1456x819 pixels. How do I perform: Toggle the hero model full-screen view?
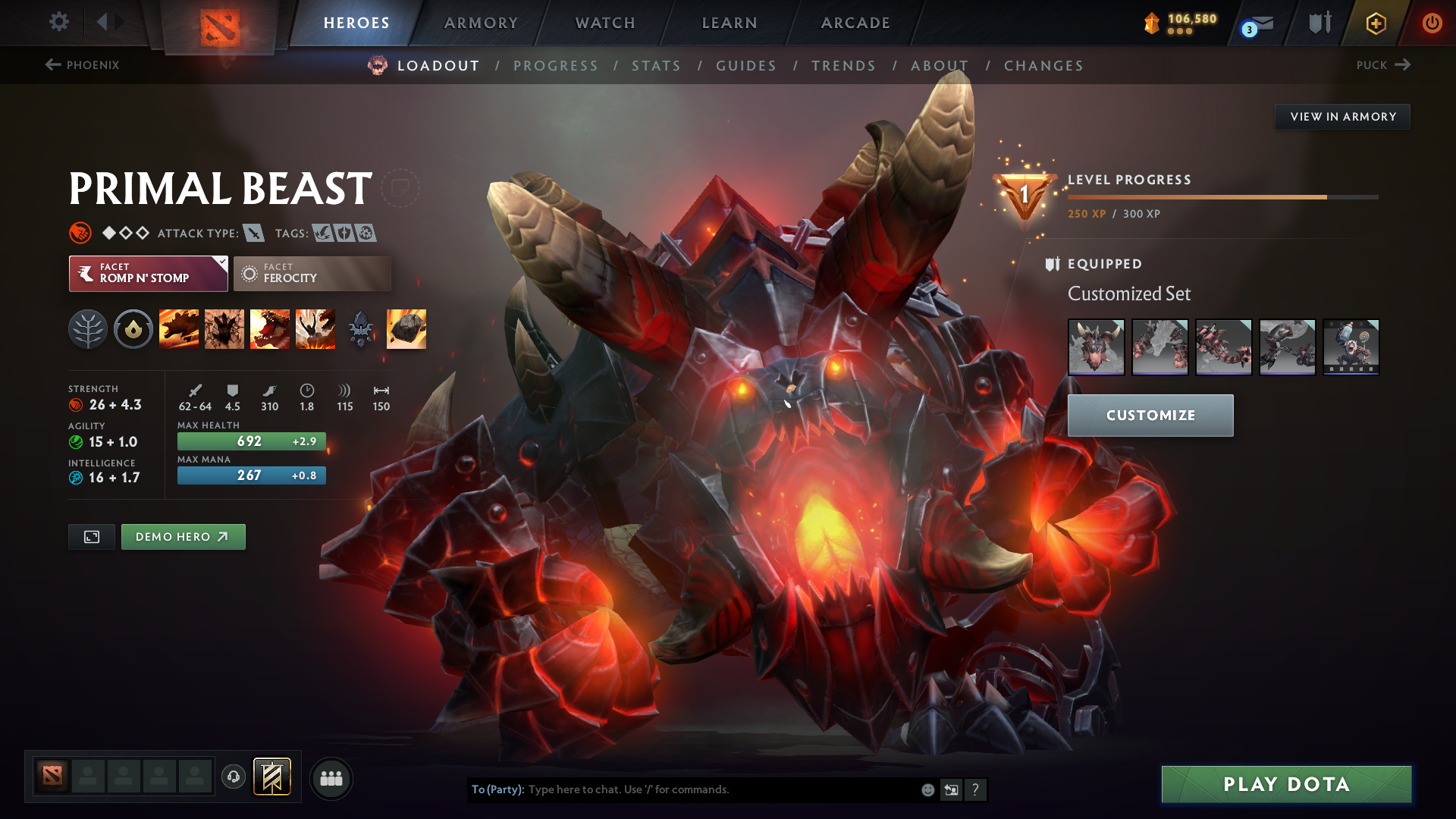coord(91,536)
